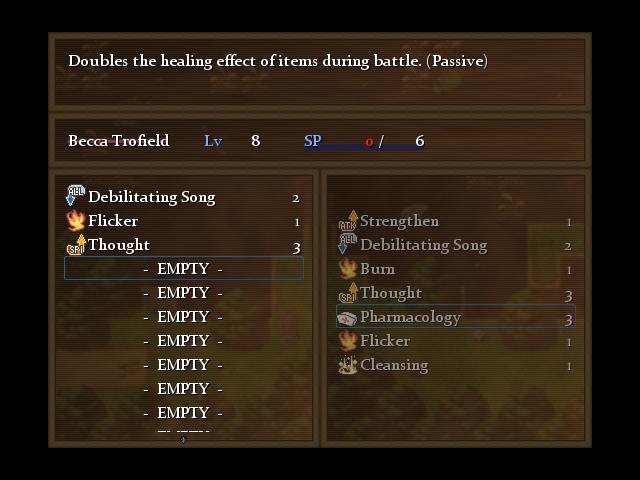640x480 pixels.
Task: Select Debilitating Song in the equipped skills list
Action: (x=151, y=197)
